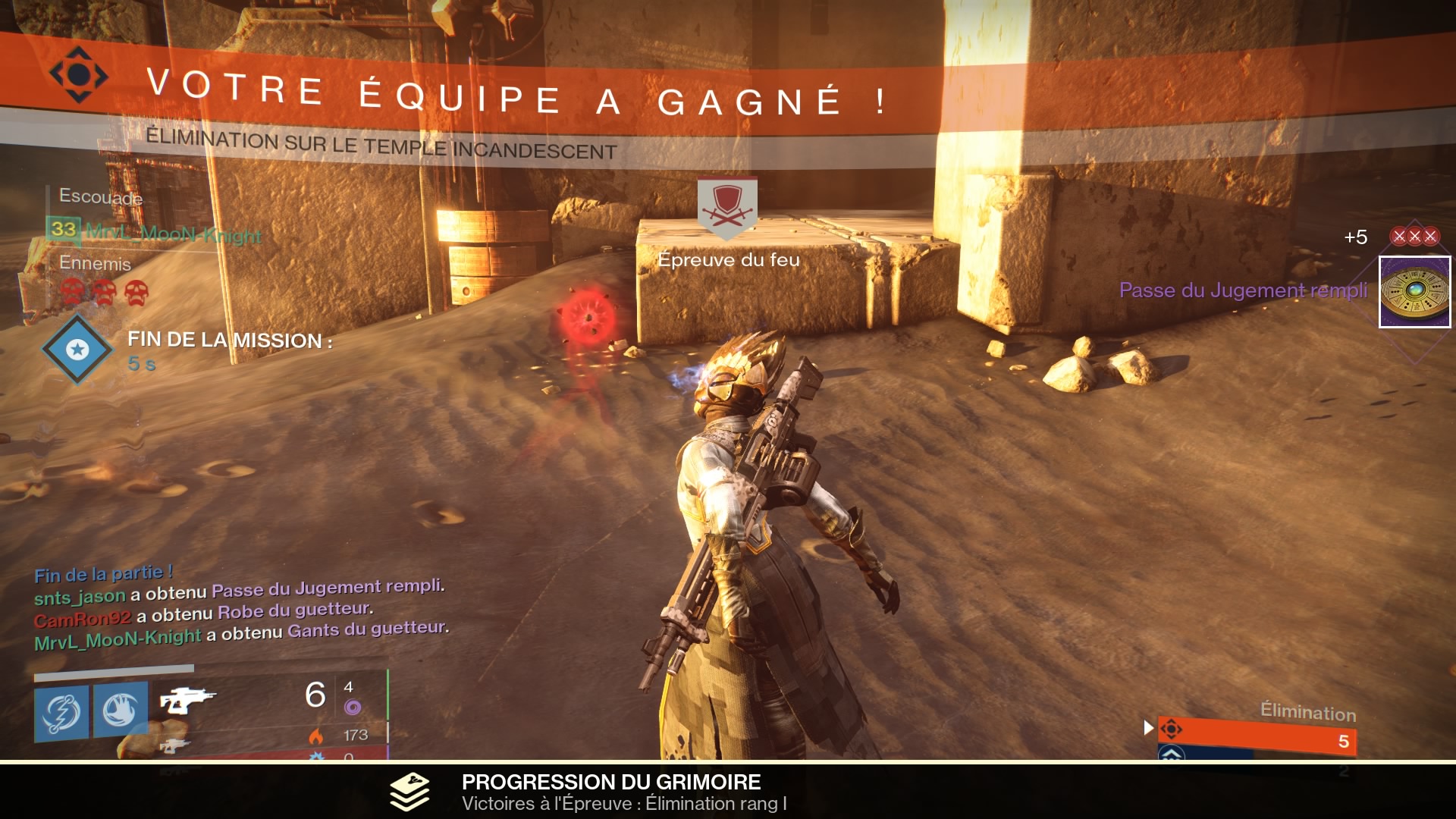Screen dimensions: 1456x819
Task: Click the Robe du guetteur loot message
Action: 295,611
